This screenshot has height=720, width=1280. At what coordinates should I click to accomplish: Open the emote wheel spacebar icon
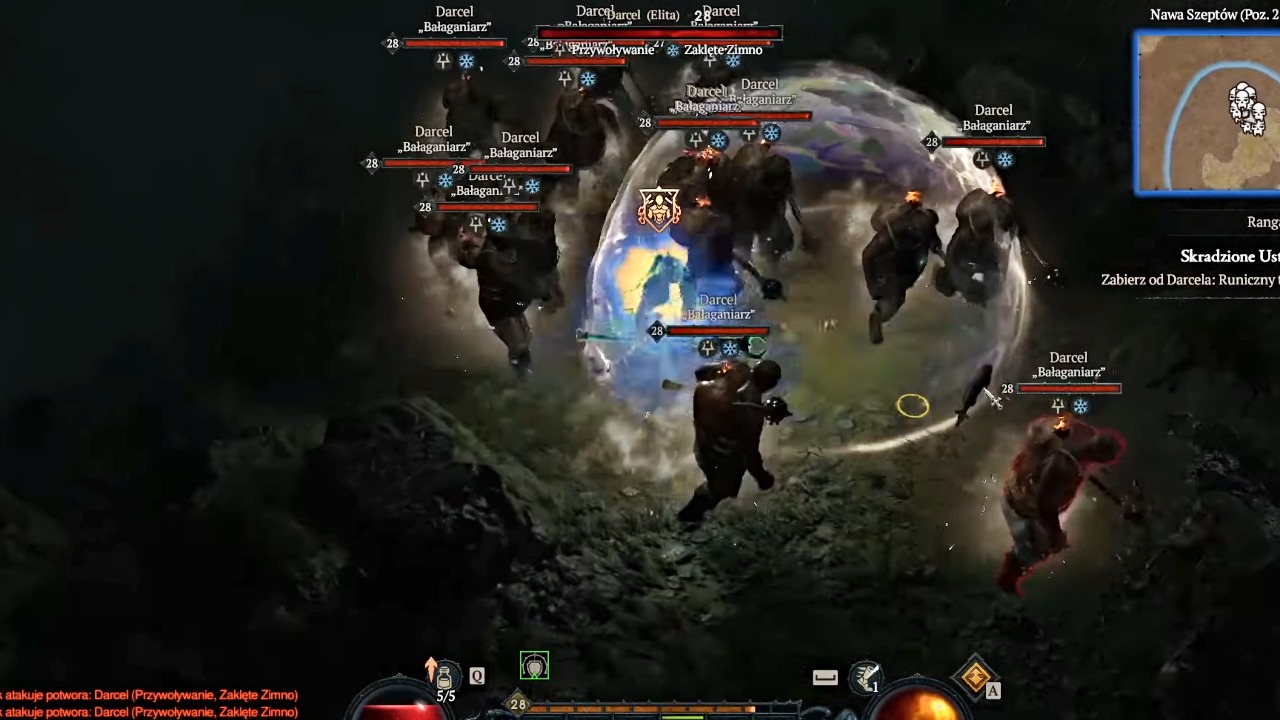click(x=824, y=676)
